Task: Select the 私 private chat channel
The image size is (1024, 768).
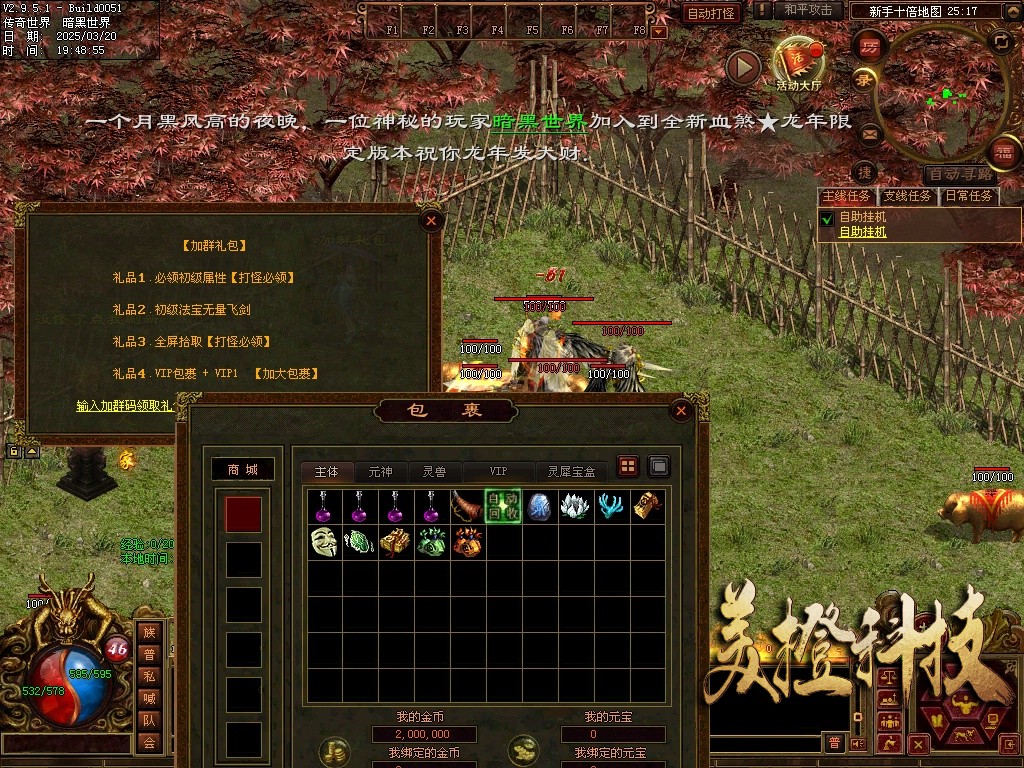Action: 149,676
